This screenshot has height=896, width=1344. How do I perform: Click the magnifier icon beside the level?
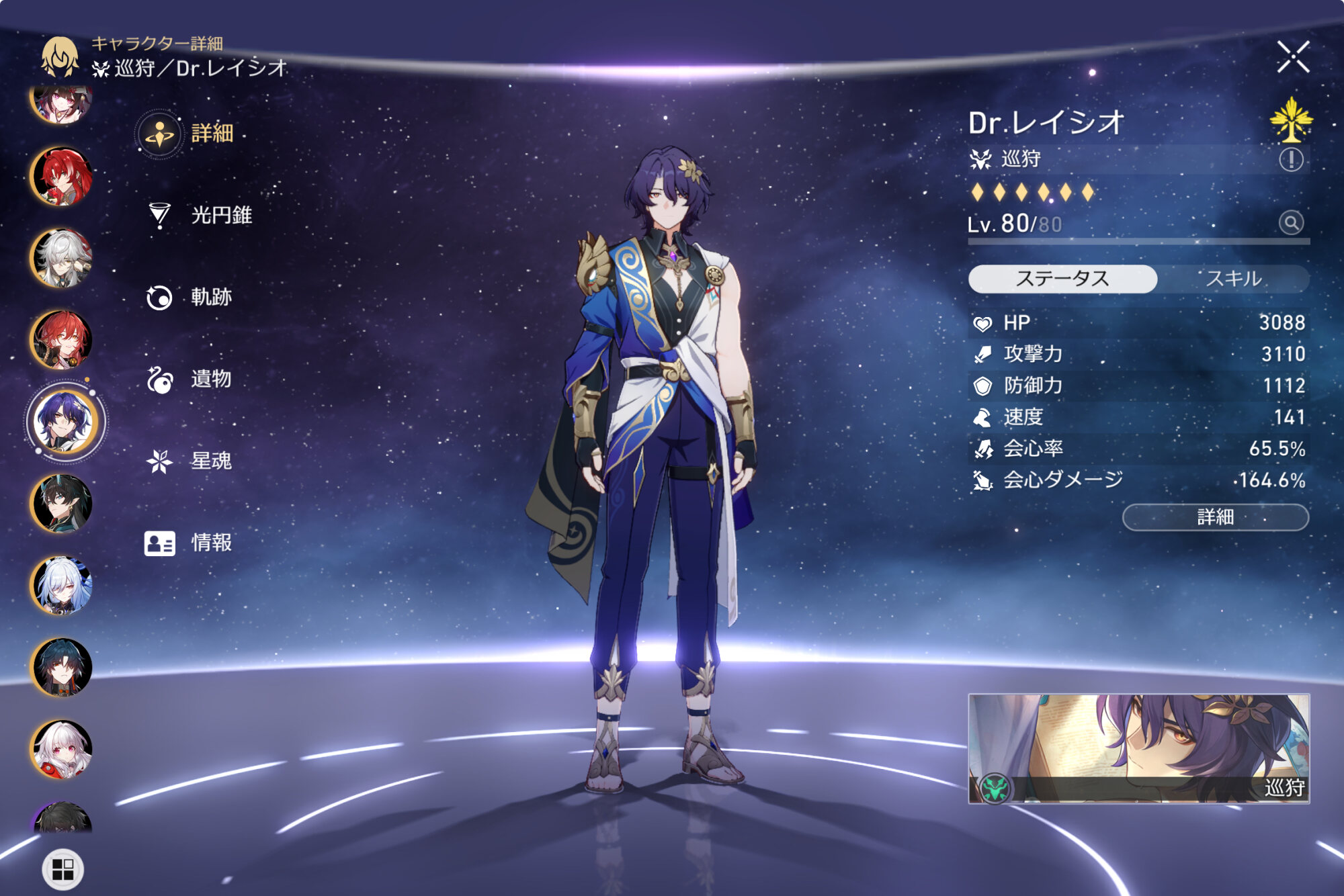point(1291,222)
